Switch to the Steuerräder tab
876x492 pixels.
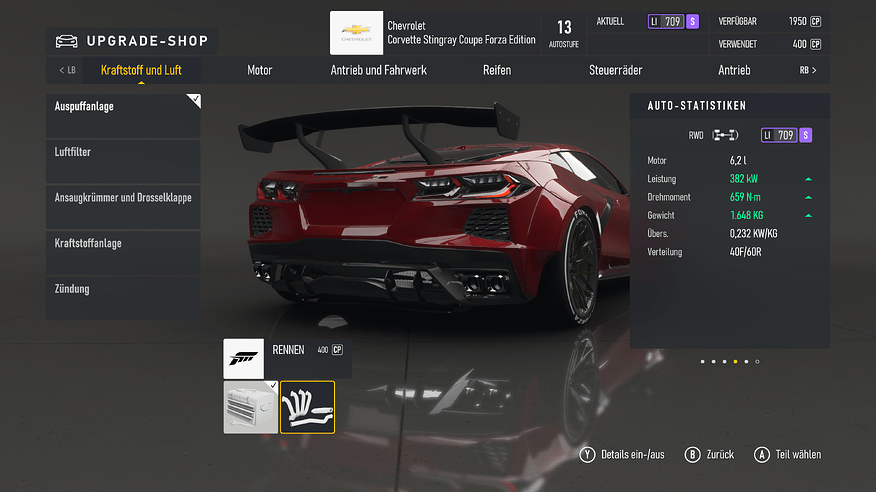tap(616, 70)
